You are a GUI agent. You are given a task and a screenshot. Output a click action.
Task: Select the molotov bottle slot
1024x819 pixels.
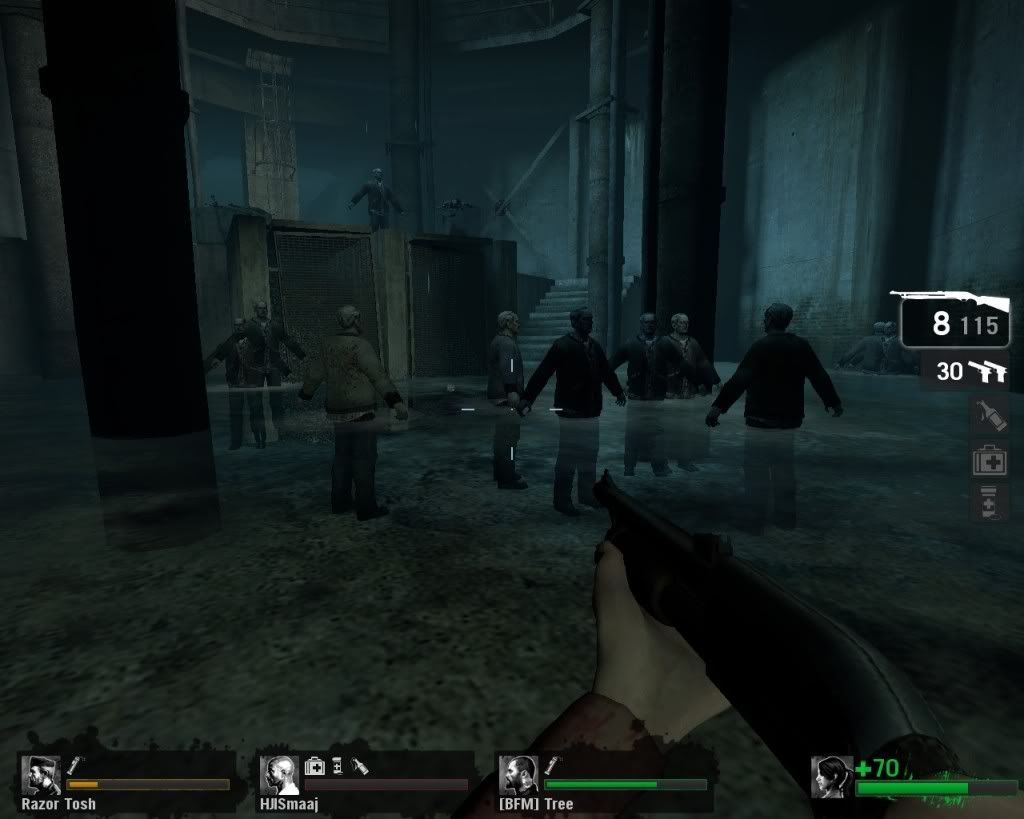click(x=989, y=415)
